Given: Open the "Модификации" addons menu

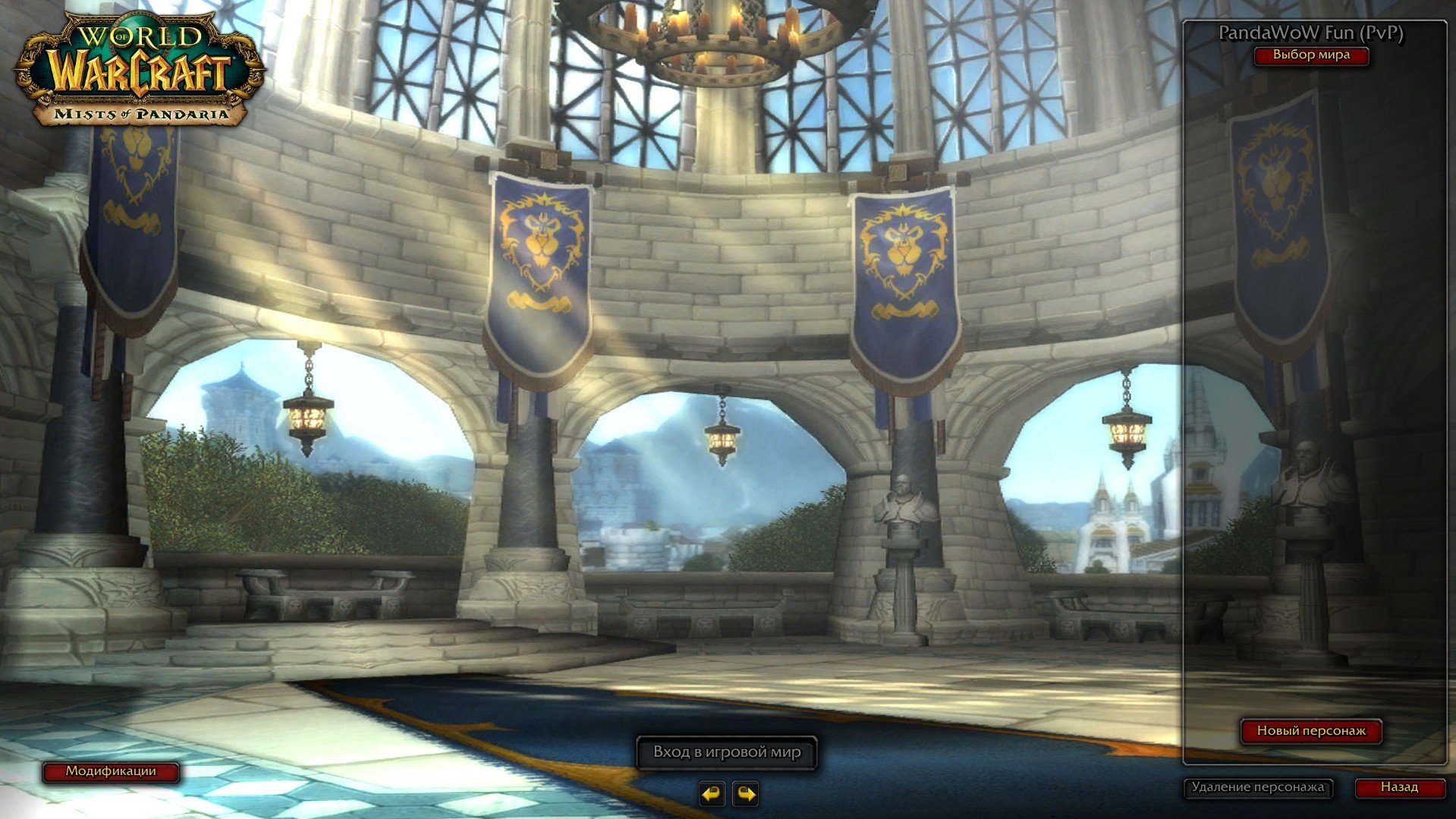Looking at the screenshot, I should tap(111, 771).
